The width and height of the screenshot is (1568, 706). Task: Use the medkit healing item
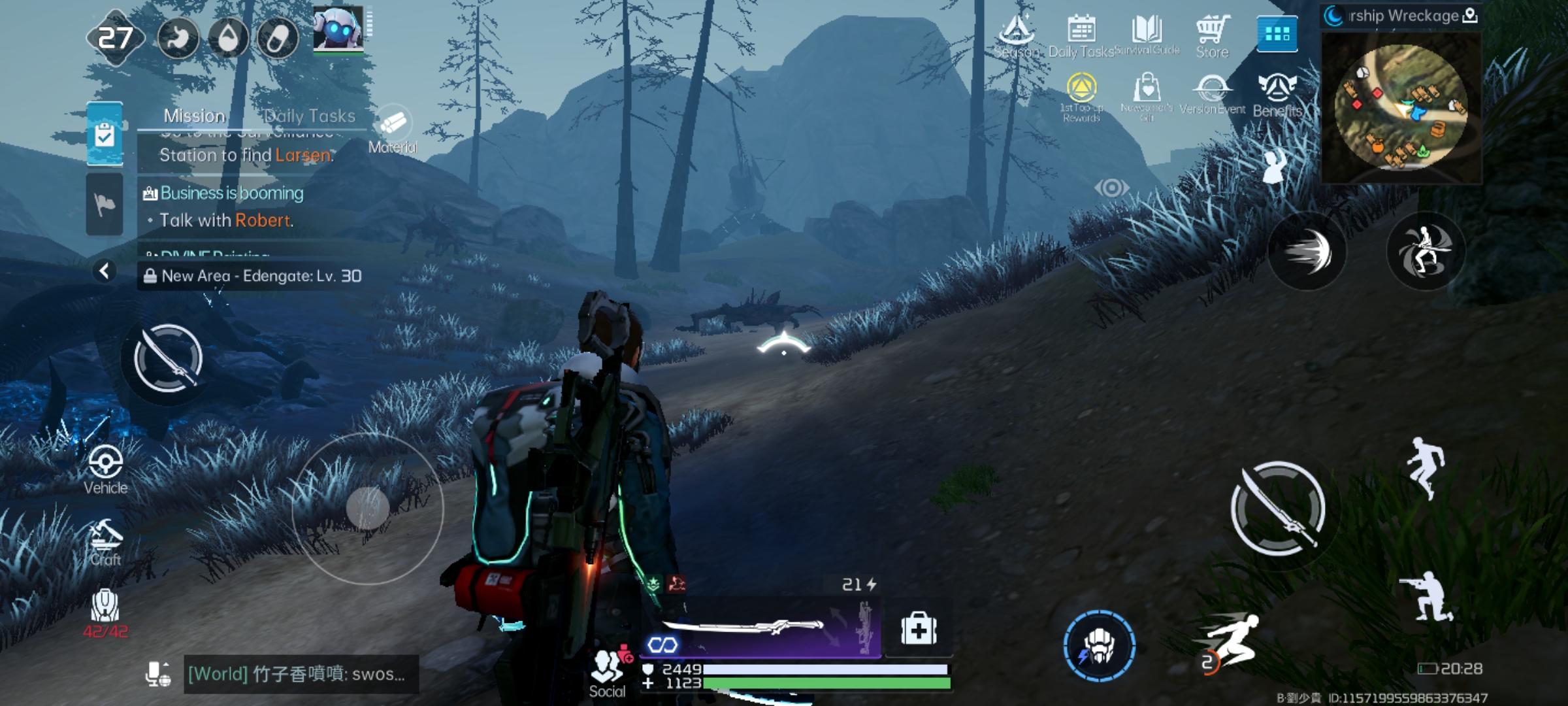(919, 630)
